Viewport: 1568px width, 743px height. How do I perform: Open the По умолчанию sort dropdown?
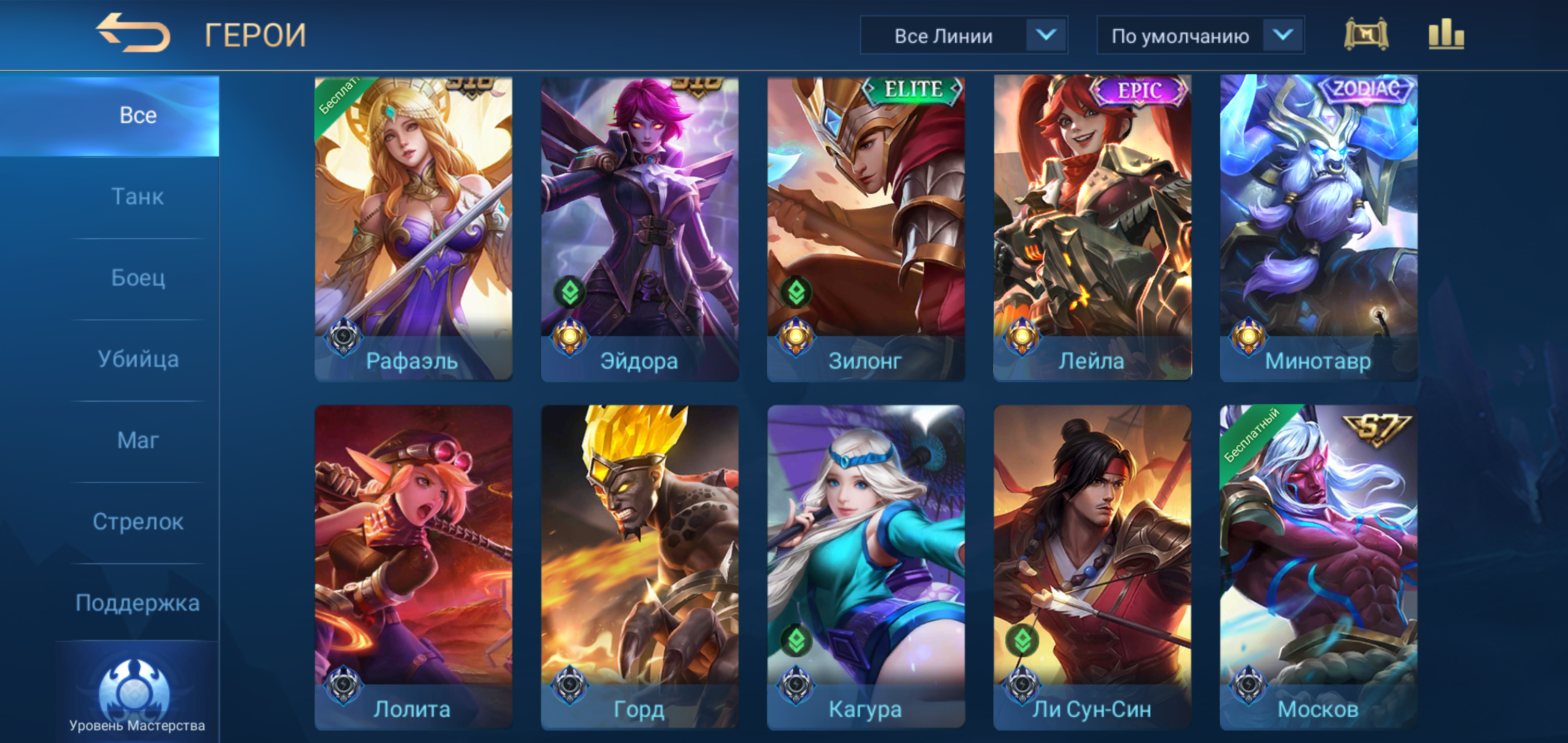1200,36
